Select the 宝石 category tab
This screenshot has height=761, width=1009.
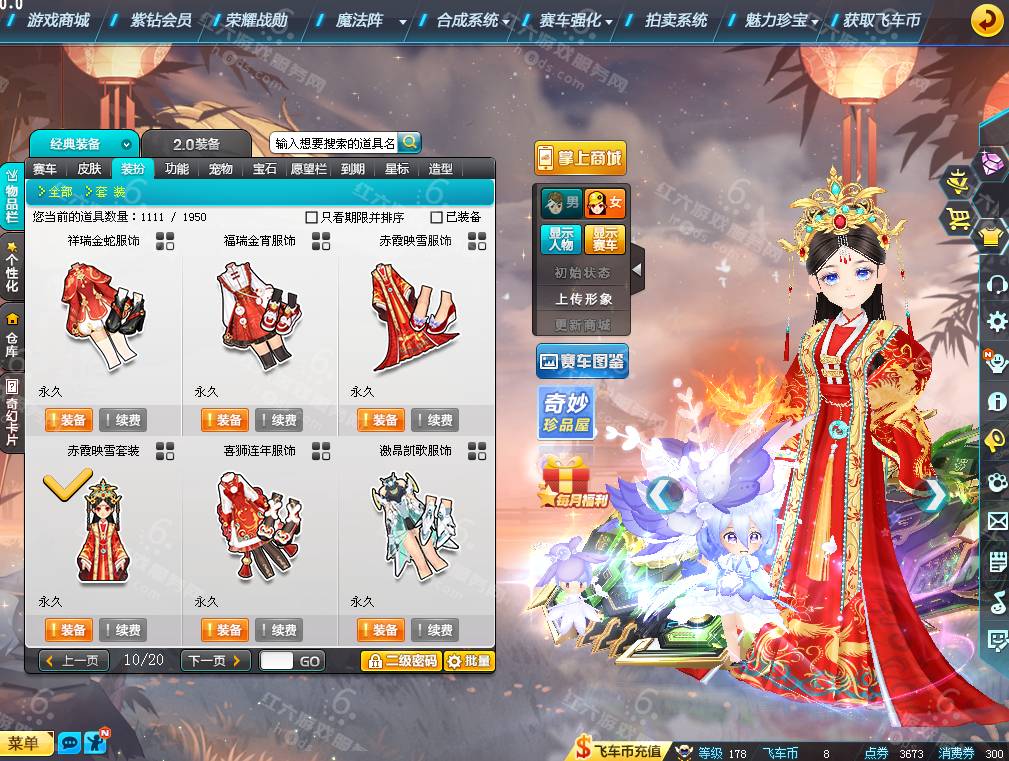(264, 169)
